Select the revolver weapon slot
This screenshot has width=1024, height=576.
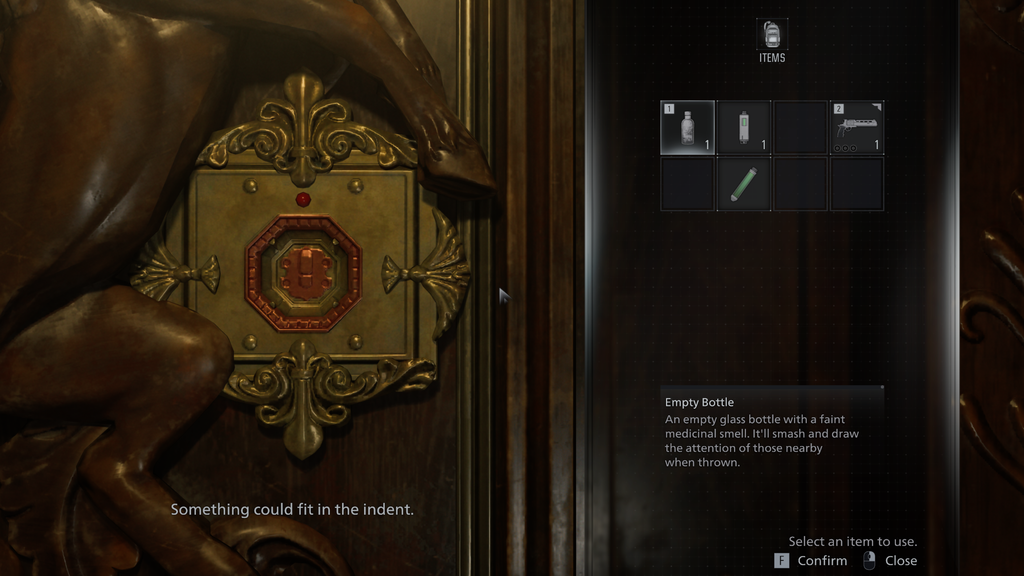point(856,127)
